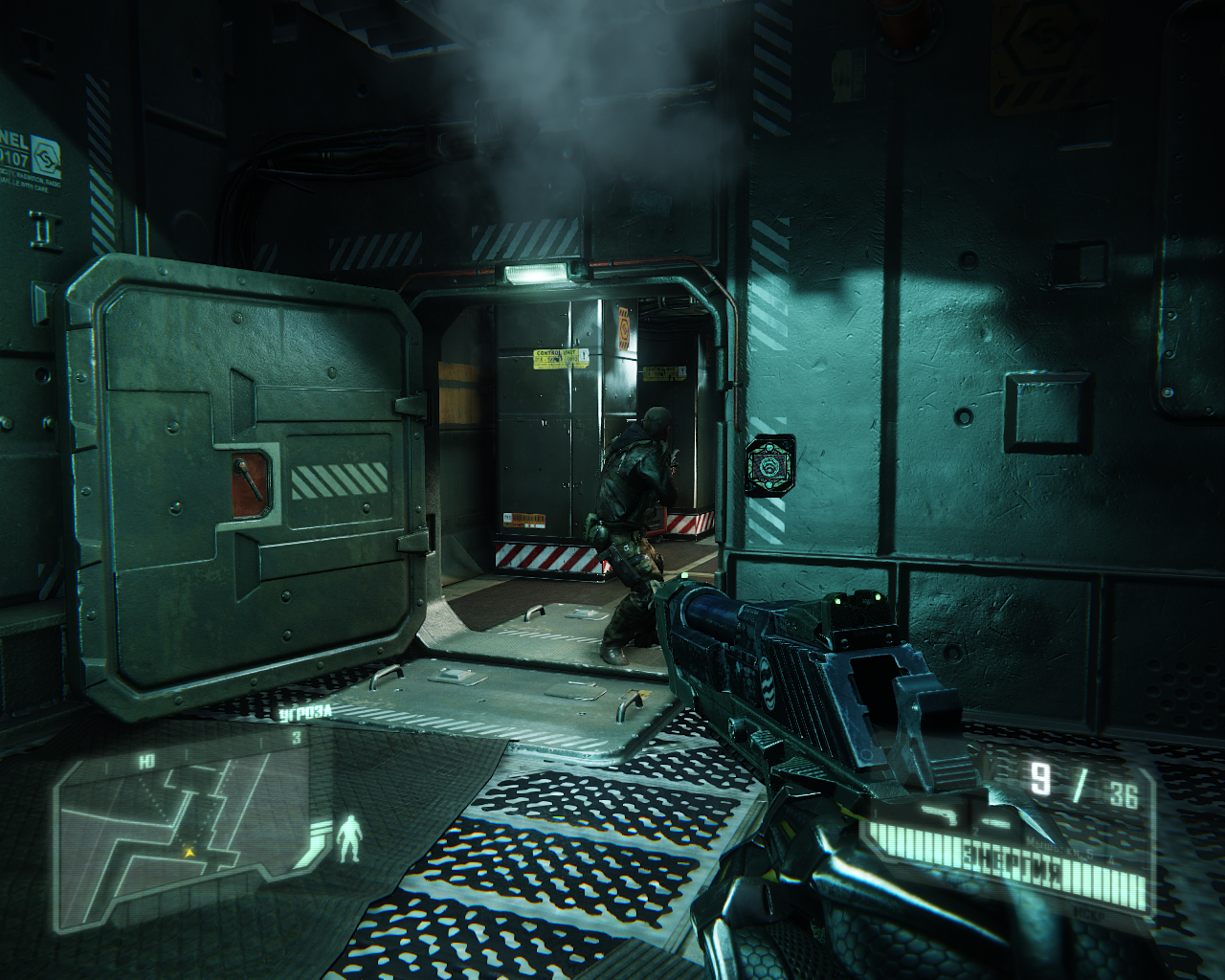
Task: Select the standing soldier stance icon
Action: coord(351,838)
